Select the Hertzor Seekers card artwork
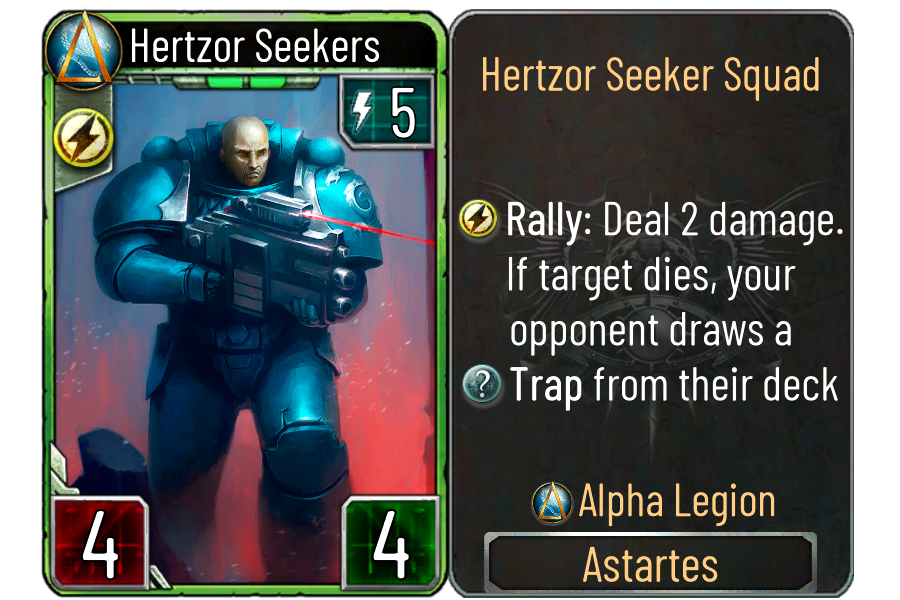This screenshot has width=900, height=600. point(245,300)
